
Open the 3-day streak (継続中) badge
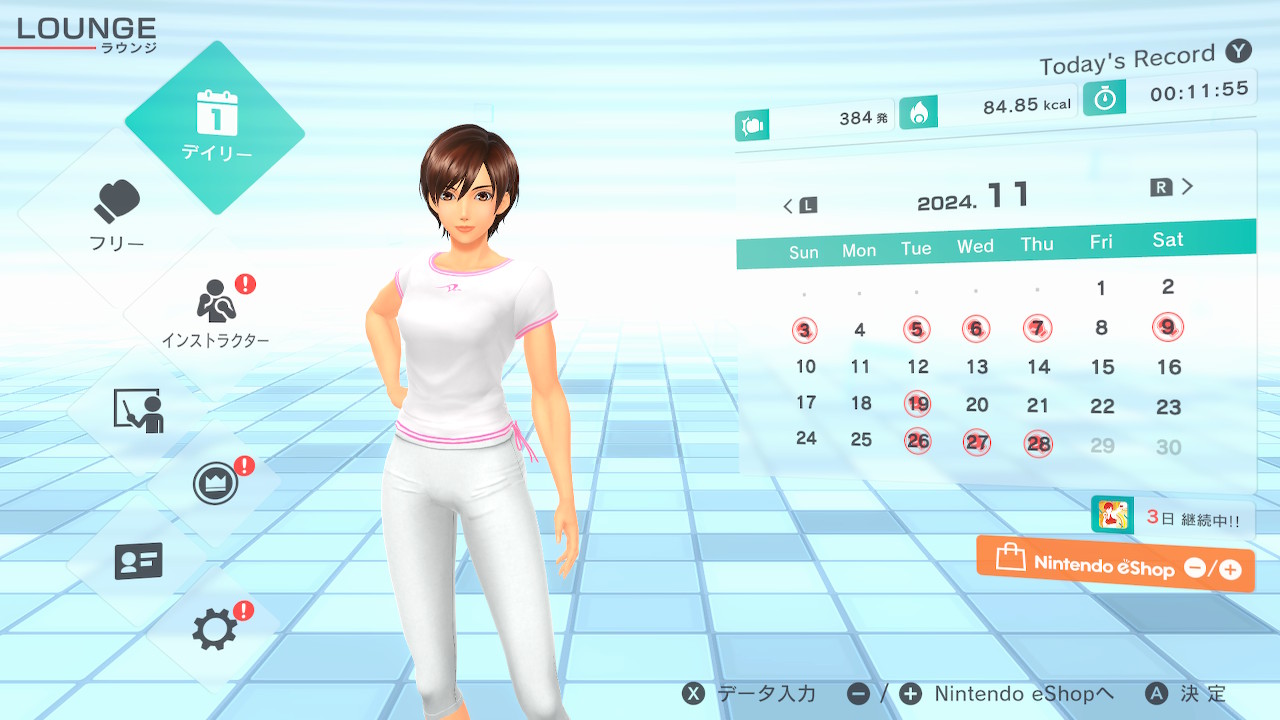click(1171, 518)
